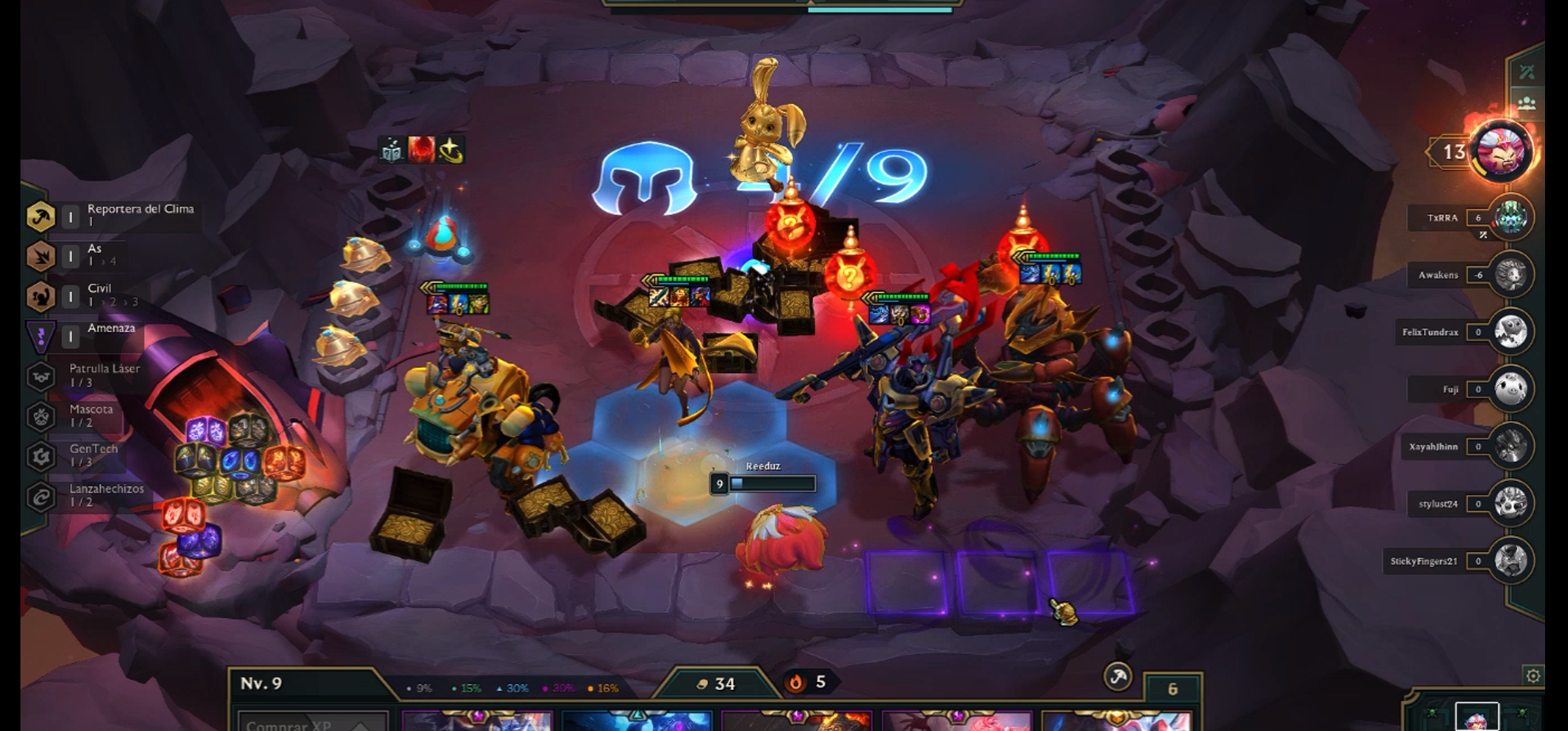The height and width of the screenshot is (731, 1568).
Task: View FelixTundrax's board
Action: [x=1509, y=332]
